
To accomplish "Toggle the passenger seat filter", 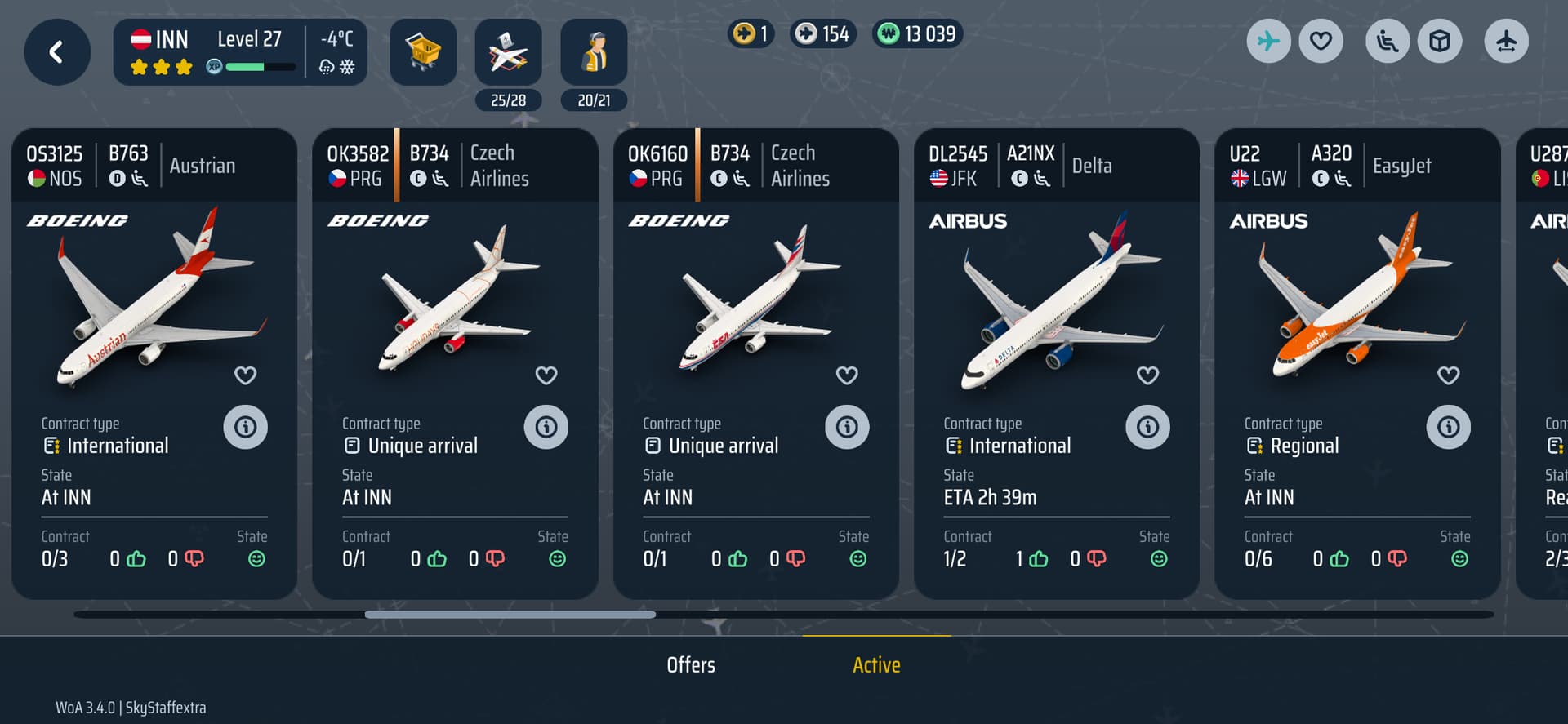I will pos(1388,41).
